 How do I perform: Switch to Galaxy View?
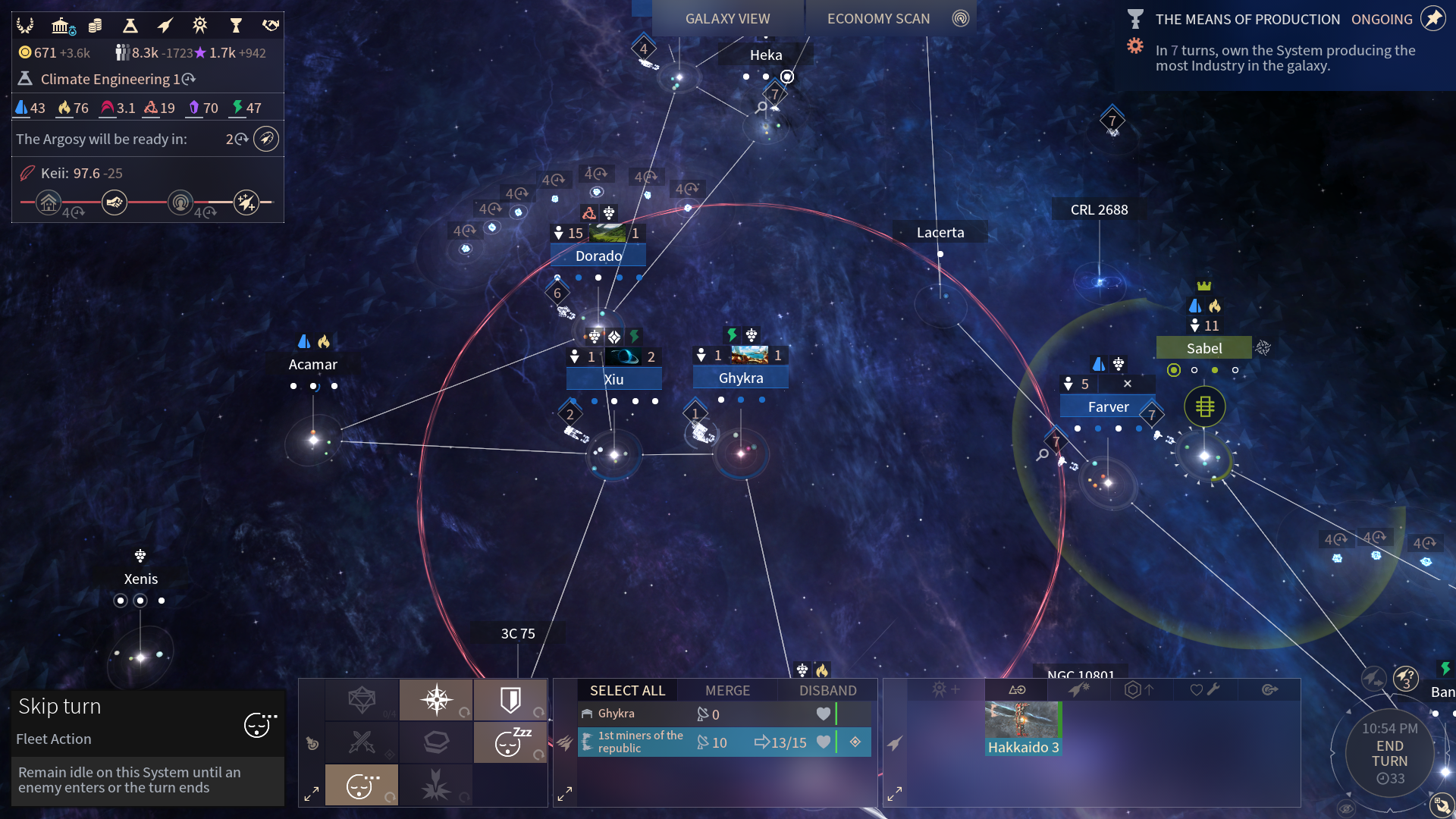726,18
